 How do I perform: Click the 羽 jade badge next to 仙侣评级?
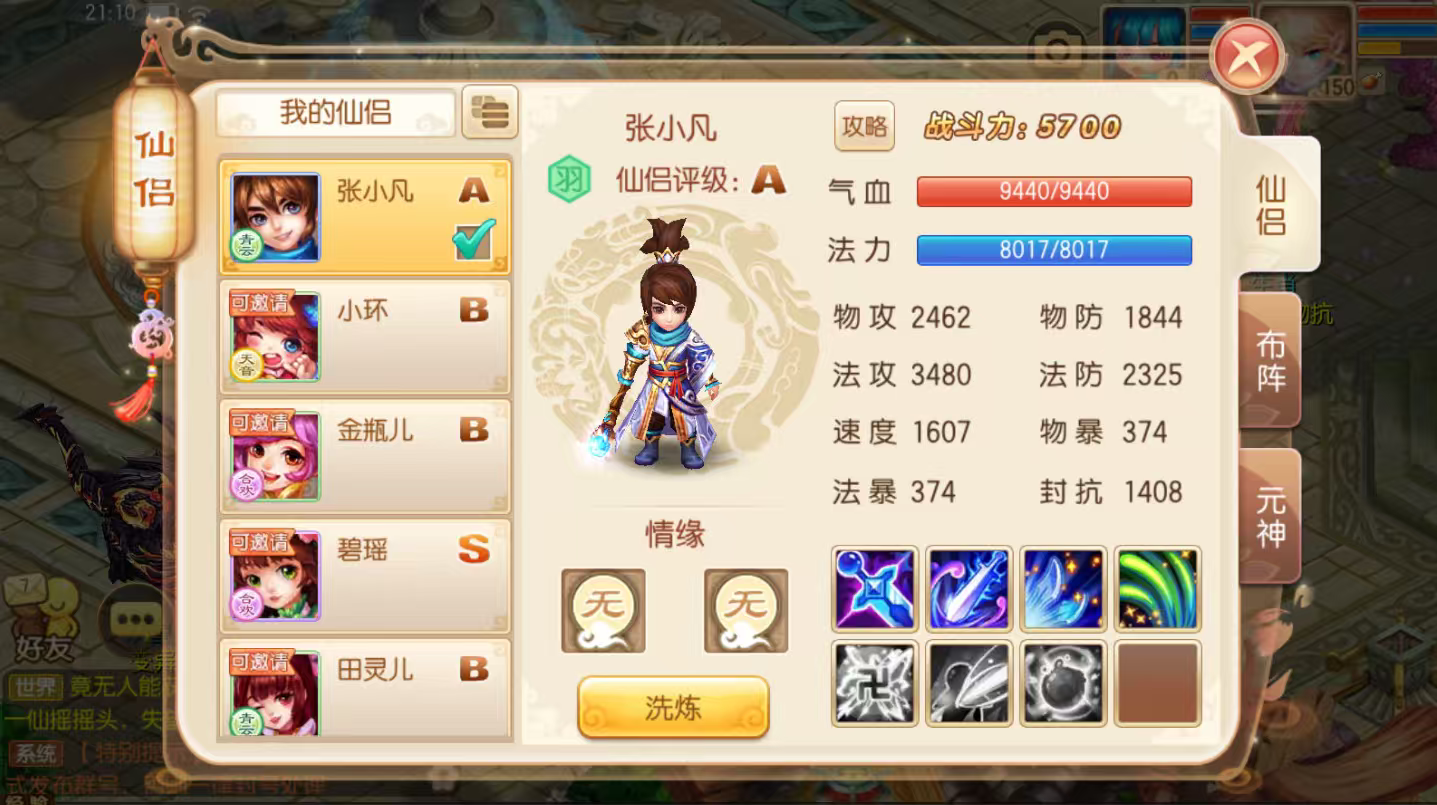click(570, 180)
